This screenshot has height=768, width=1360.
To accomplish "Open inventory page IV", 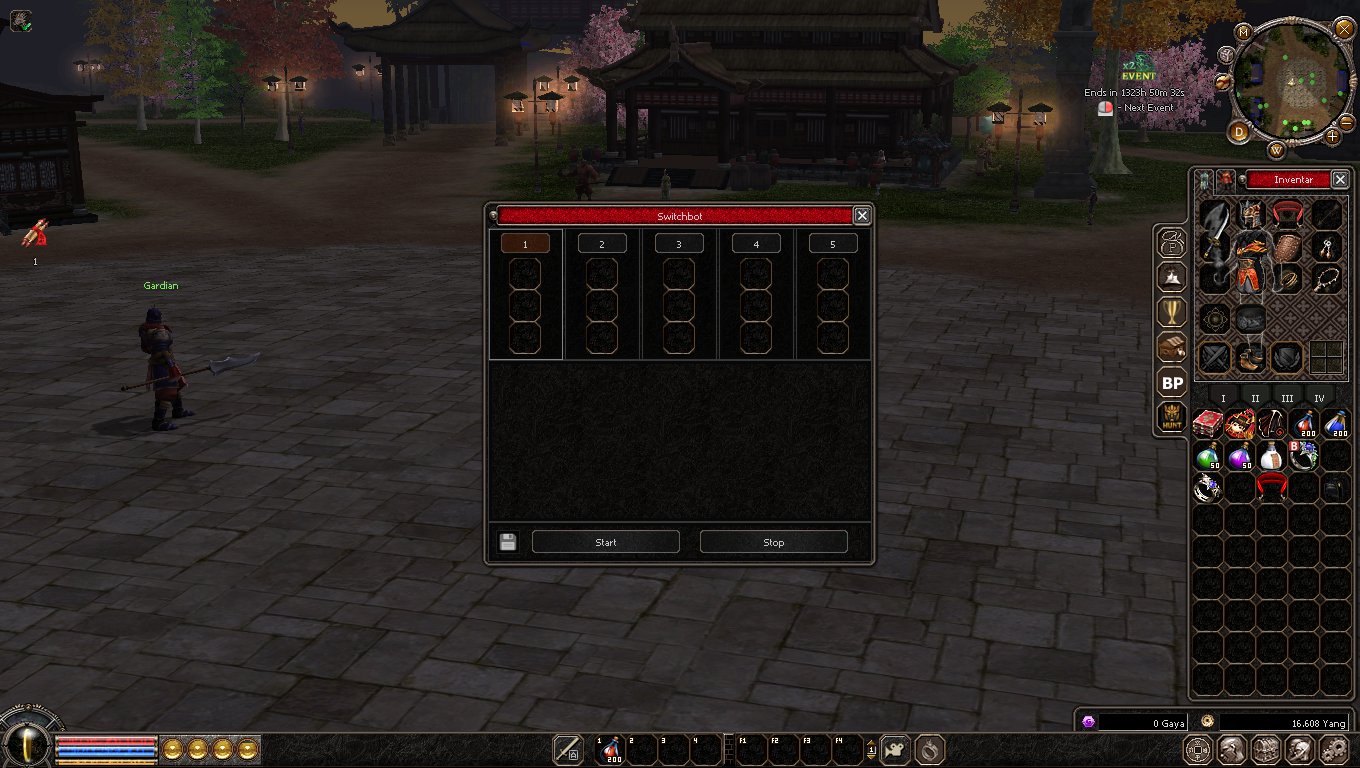I will 1319,398.
